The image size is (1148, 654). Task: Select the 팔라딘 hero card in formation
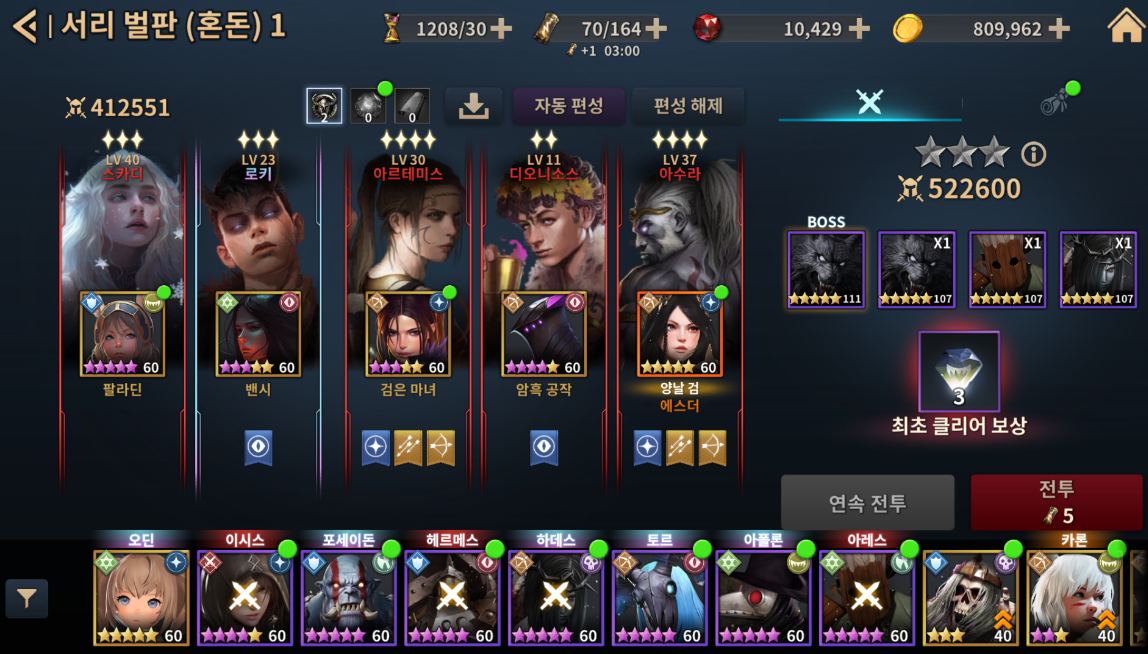coord(122,334)
